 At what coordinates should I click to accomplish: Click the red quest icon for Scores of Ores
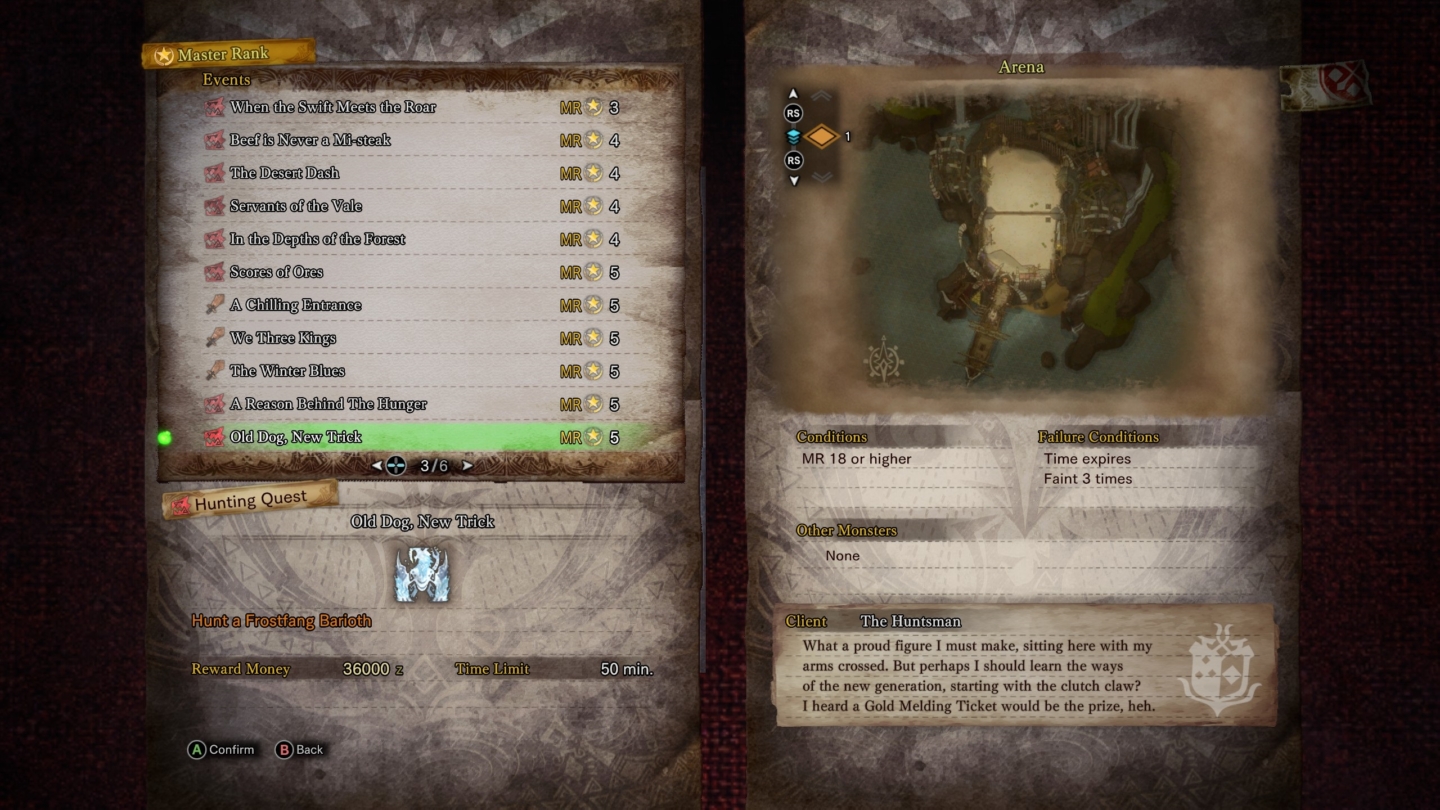tap(214, 271)
